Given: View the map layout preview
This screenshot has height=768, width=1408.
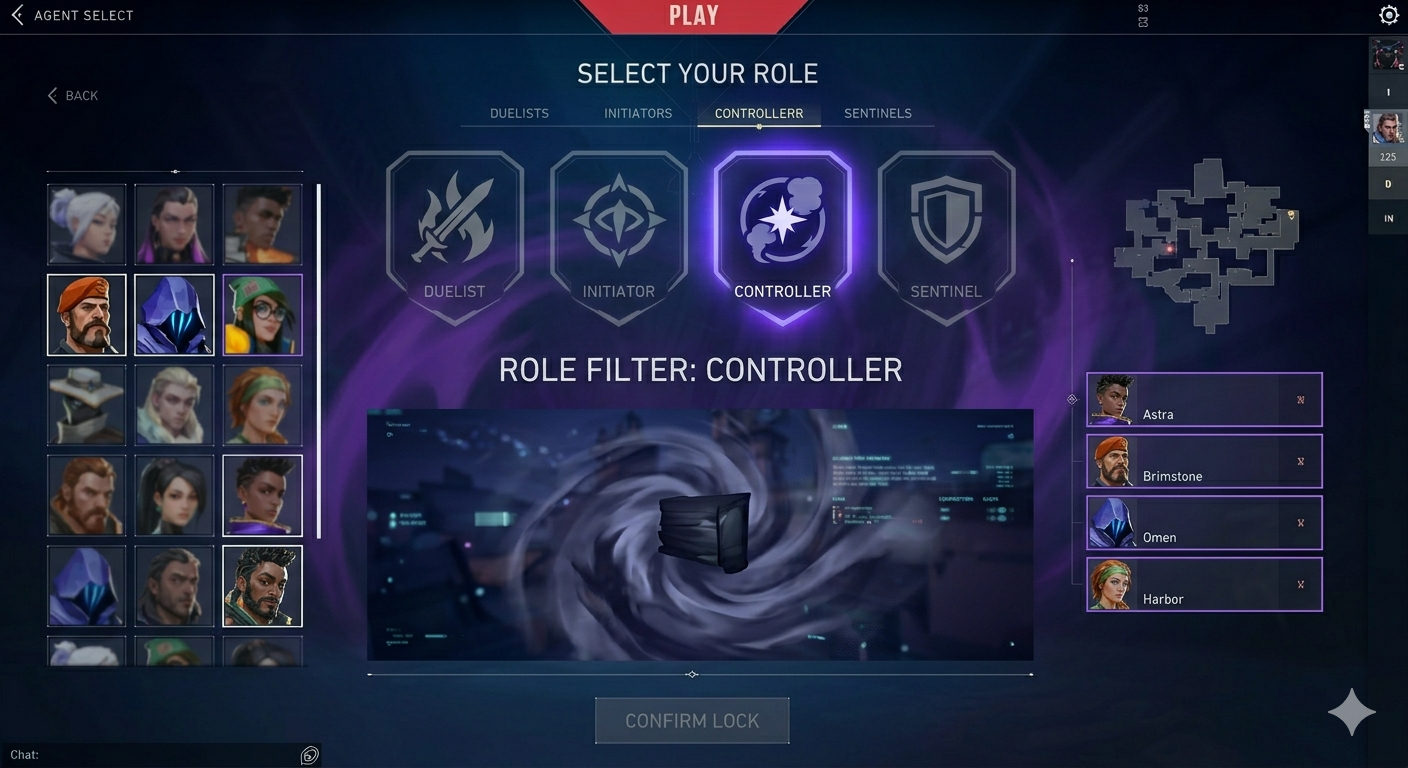Looking at the screenshot, I should (x=1210, y=243).
